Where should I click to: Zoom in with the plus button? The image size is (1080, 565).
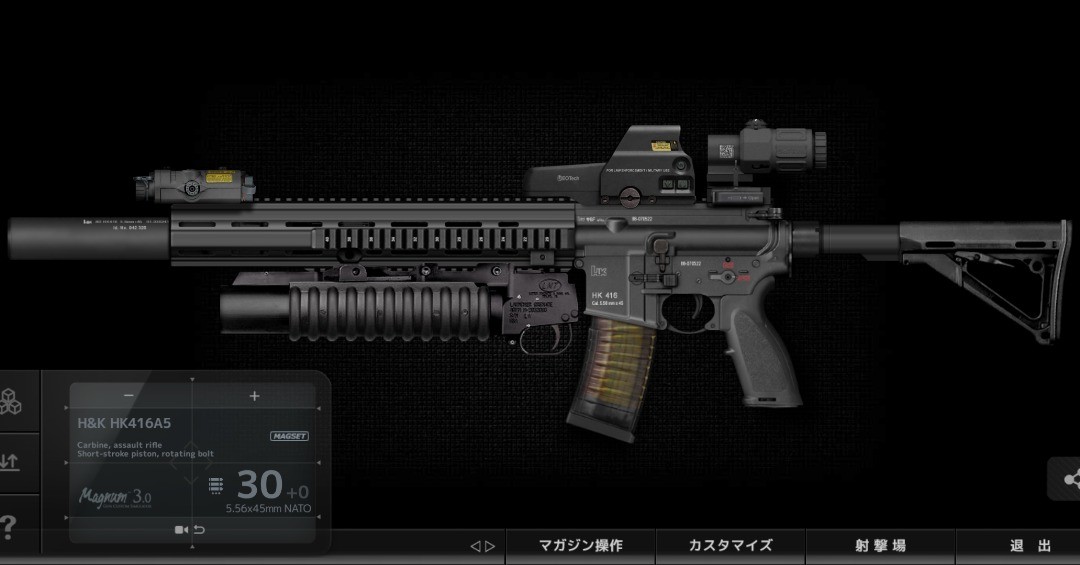pyautogui.click(x=254, y=396)
